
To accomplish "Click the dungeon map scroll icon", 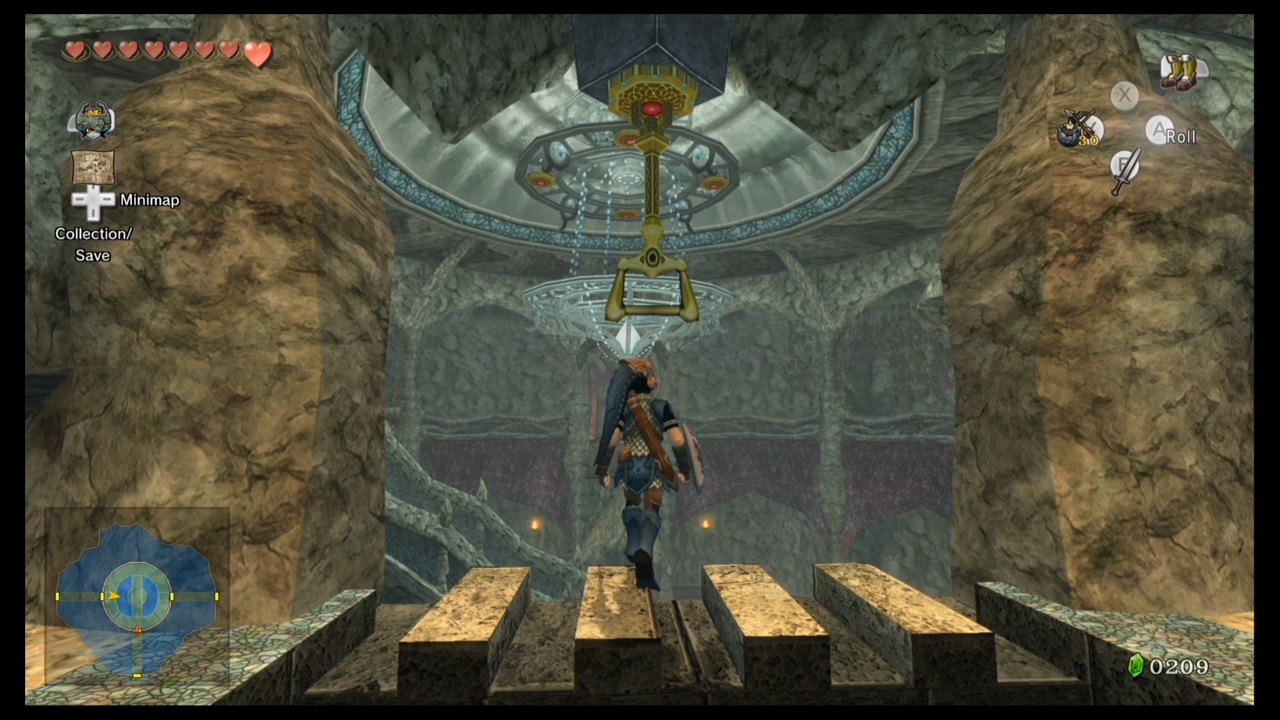I will [x=93, y=166].
